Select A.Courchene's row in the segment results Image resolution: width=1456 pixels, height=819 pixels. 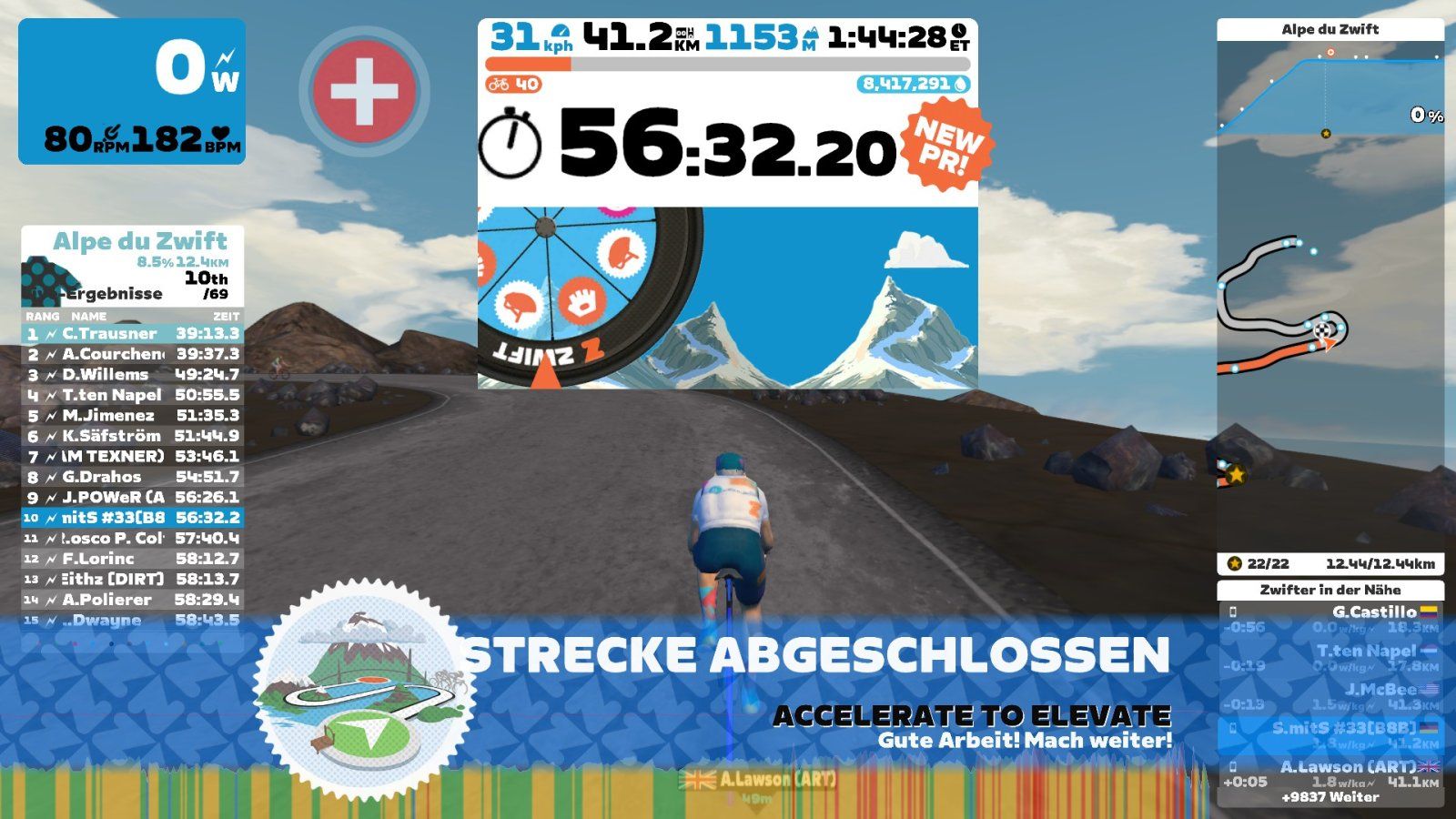[133, 354]
